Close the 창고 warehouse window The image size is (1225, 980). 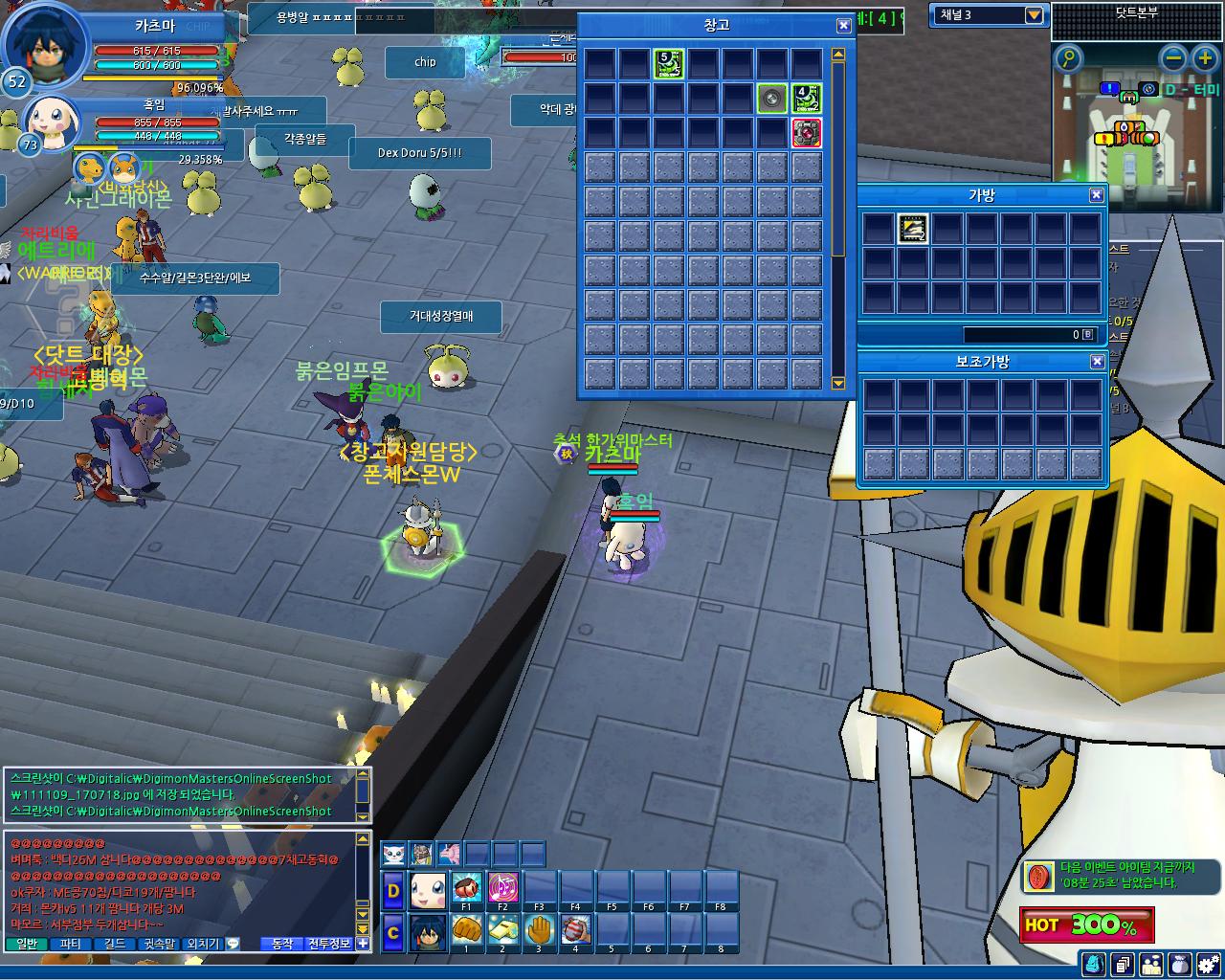pyautogui.click(x=843, y=26)
